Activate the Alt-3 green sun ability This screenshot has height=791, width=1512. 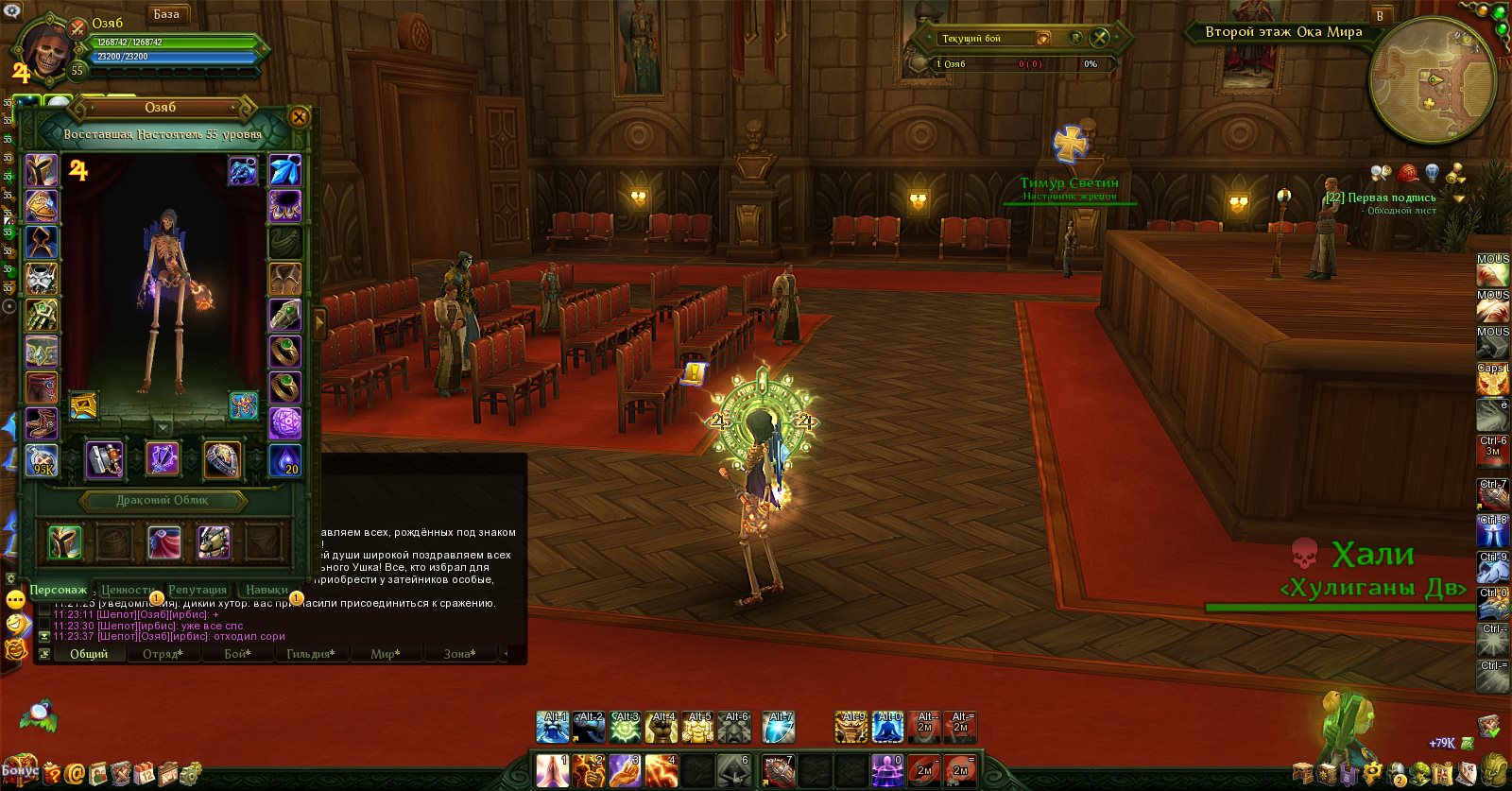click(626, 727)
